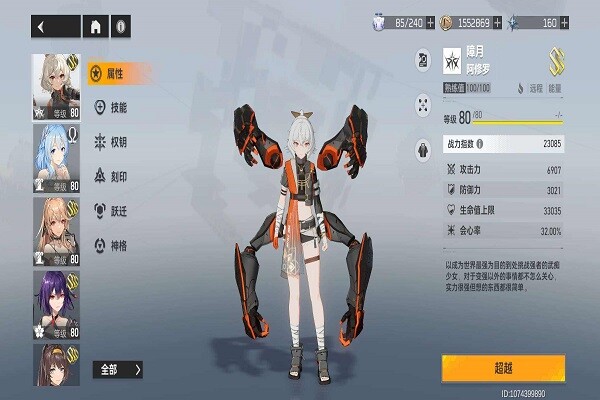The image size is (600, 400).
Task: Click the outfit jacket icon
Action: click(x=421, y=150)
